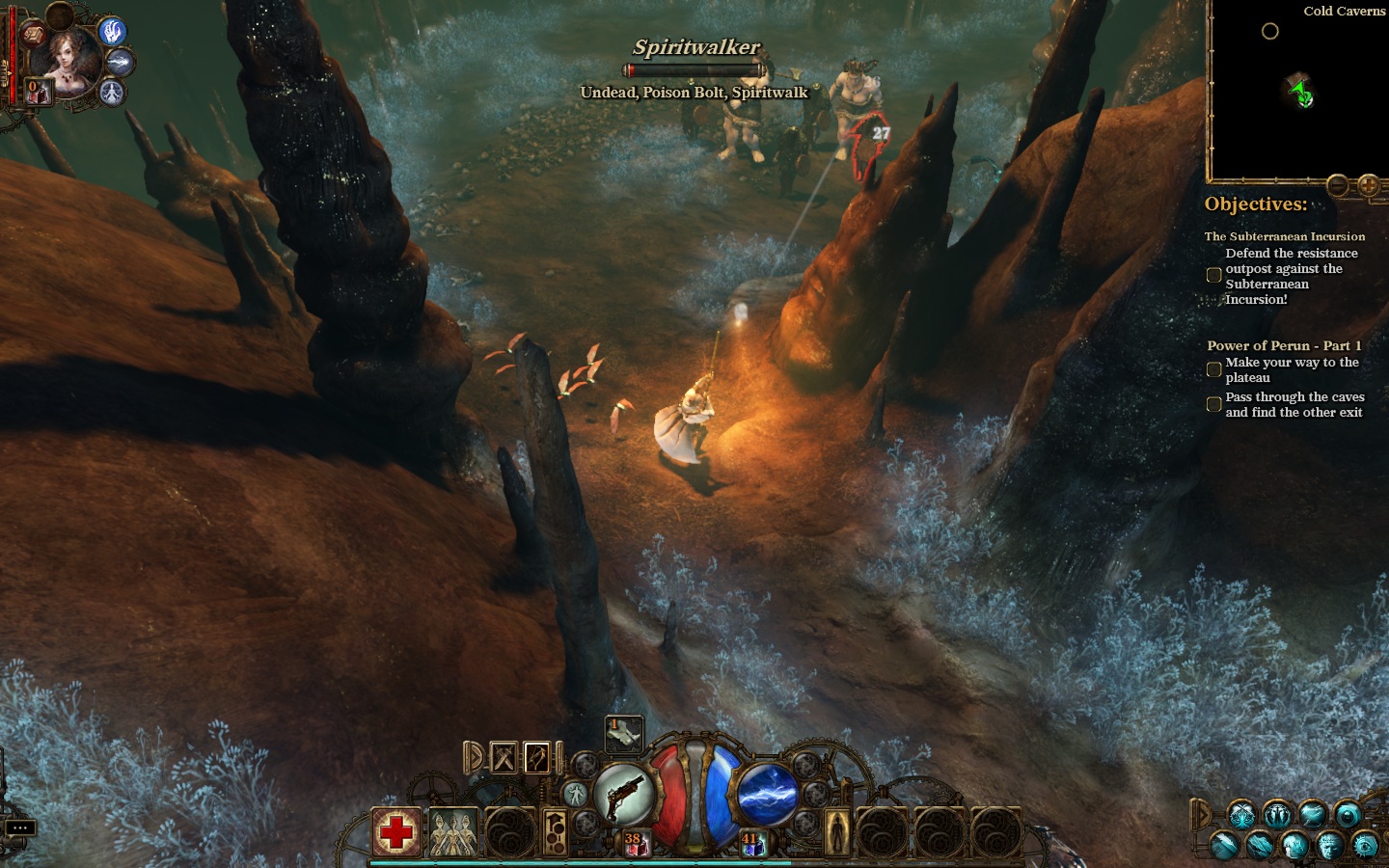Image resolution: width=1389 pixels, height=868 pixels.
Task: Activate the lightning secondary skill
Action: (x=769, y=795)
